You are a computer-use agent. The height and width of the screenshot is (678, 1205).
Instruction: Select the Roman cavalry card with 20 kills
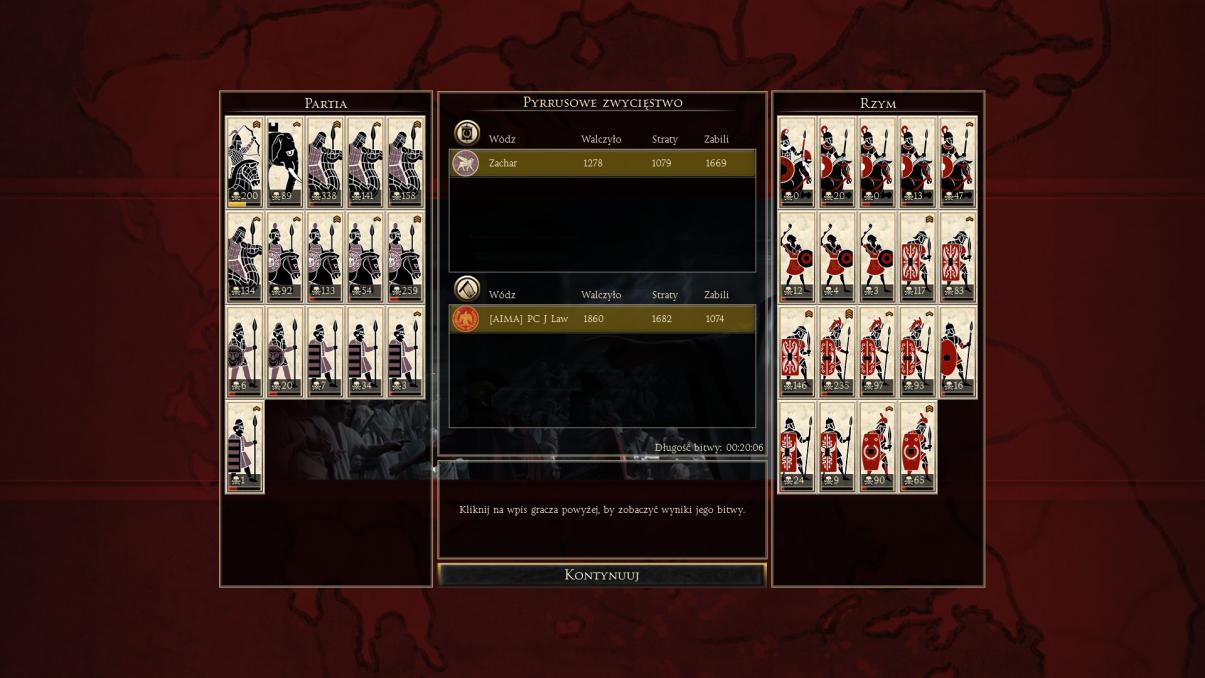point(837,162)
